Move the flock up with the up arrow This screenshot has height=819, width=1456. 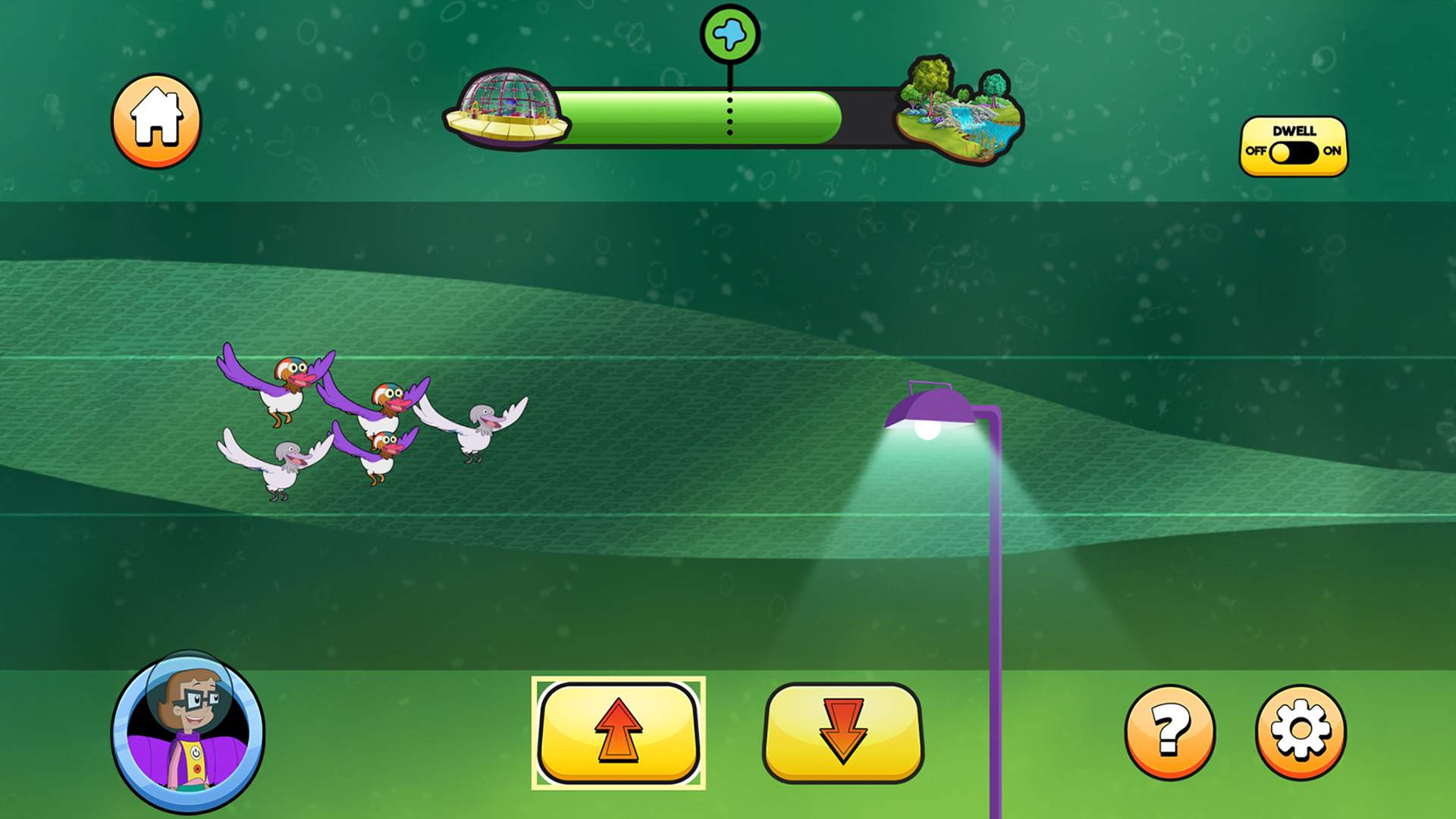tap(618, 733)
